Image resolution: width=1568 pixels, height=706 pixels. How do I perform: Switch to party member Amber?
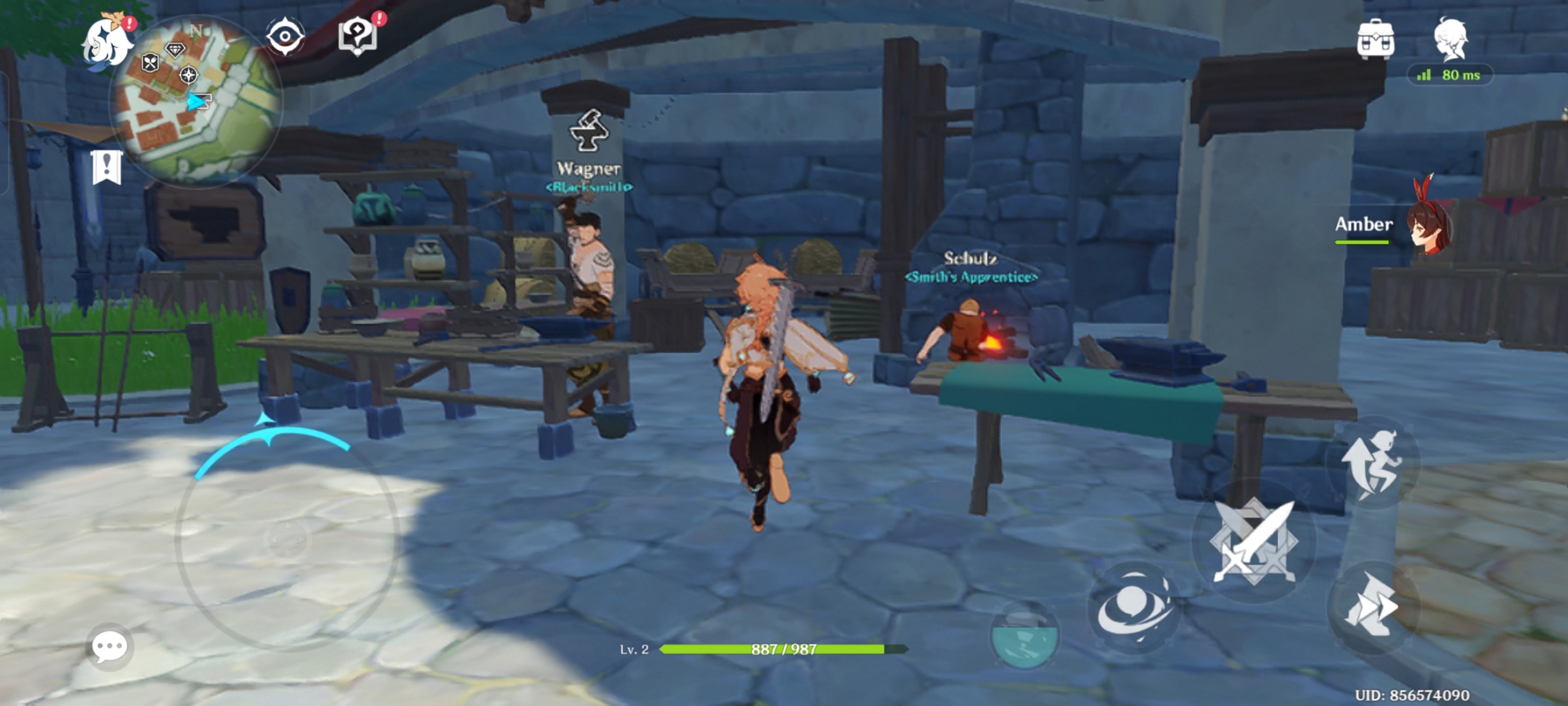point(1394,226)
